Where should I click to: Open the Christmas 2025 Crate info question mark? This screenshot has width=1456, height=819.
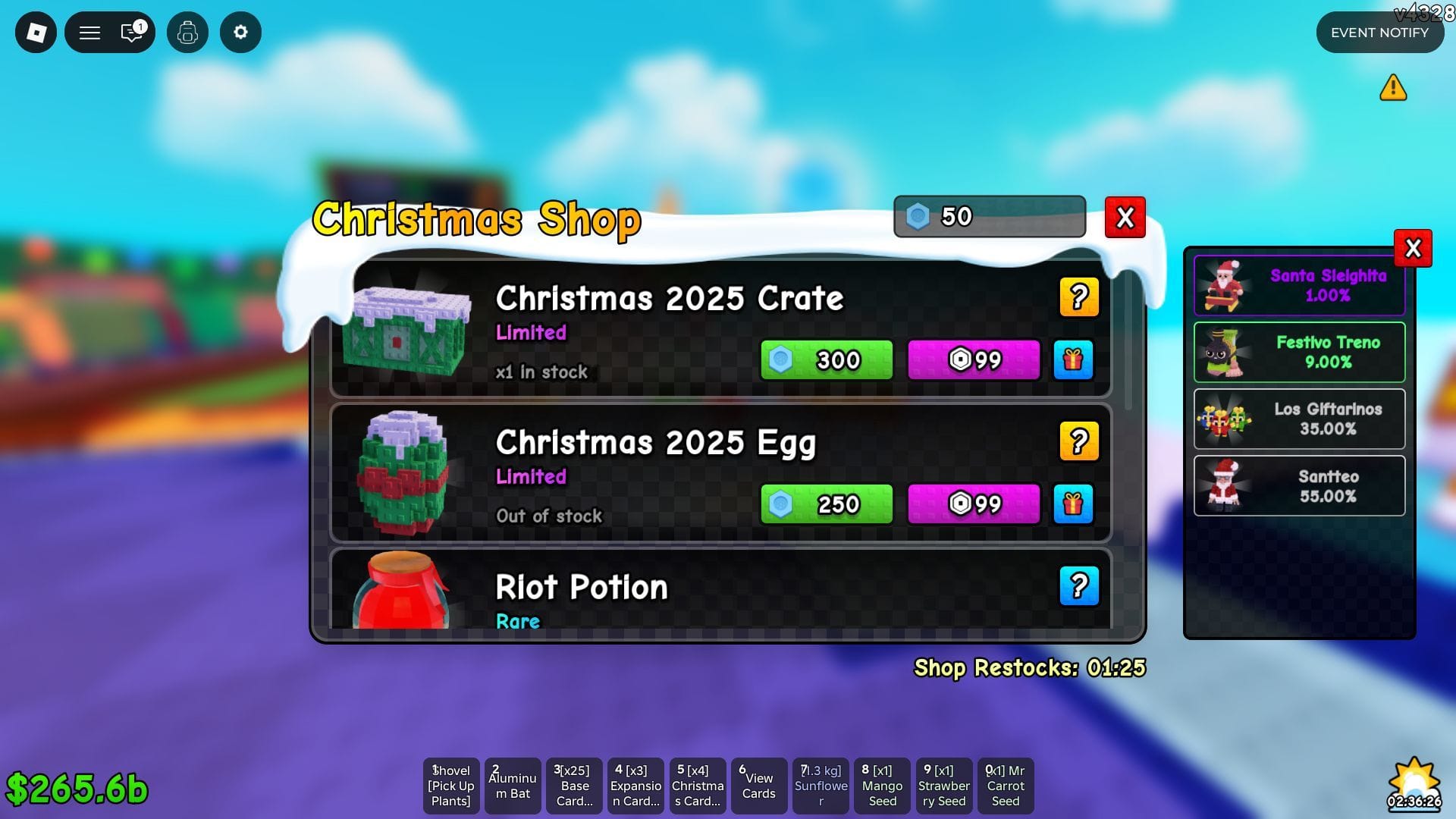point(1079,297)
